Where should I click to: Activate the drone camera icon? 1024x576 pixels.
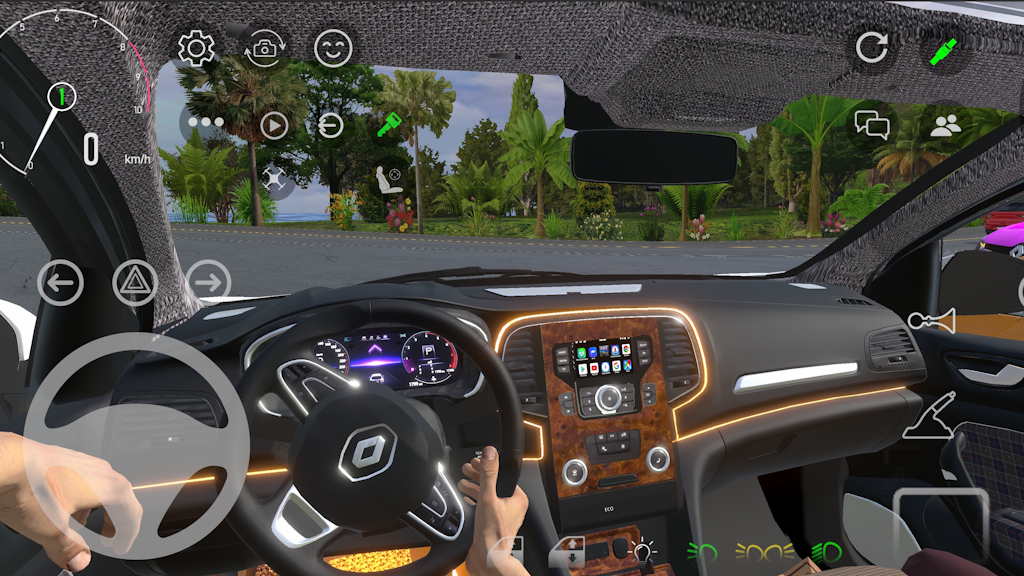[x=273, y=180]
